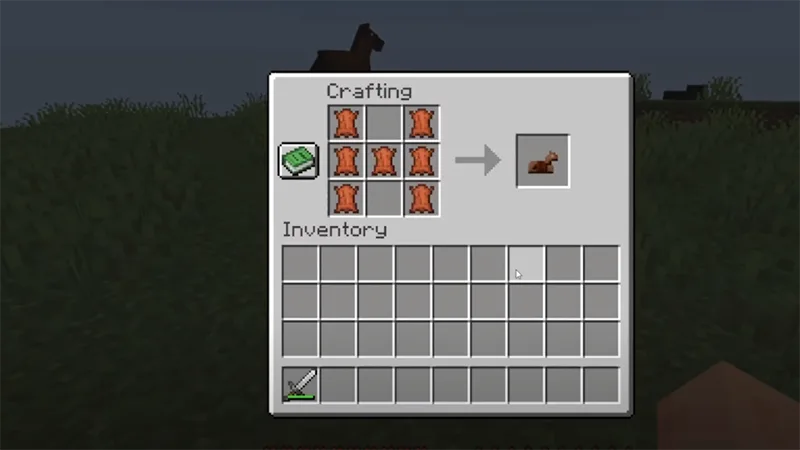Viewport: 800px width, 450px height.
Task: Grab the leather in the top-right crafting slot
Action: (x=422, y=123)
